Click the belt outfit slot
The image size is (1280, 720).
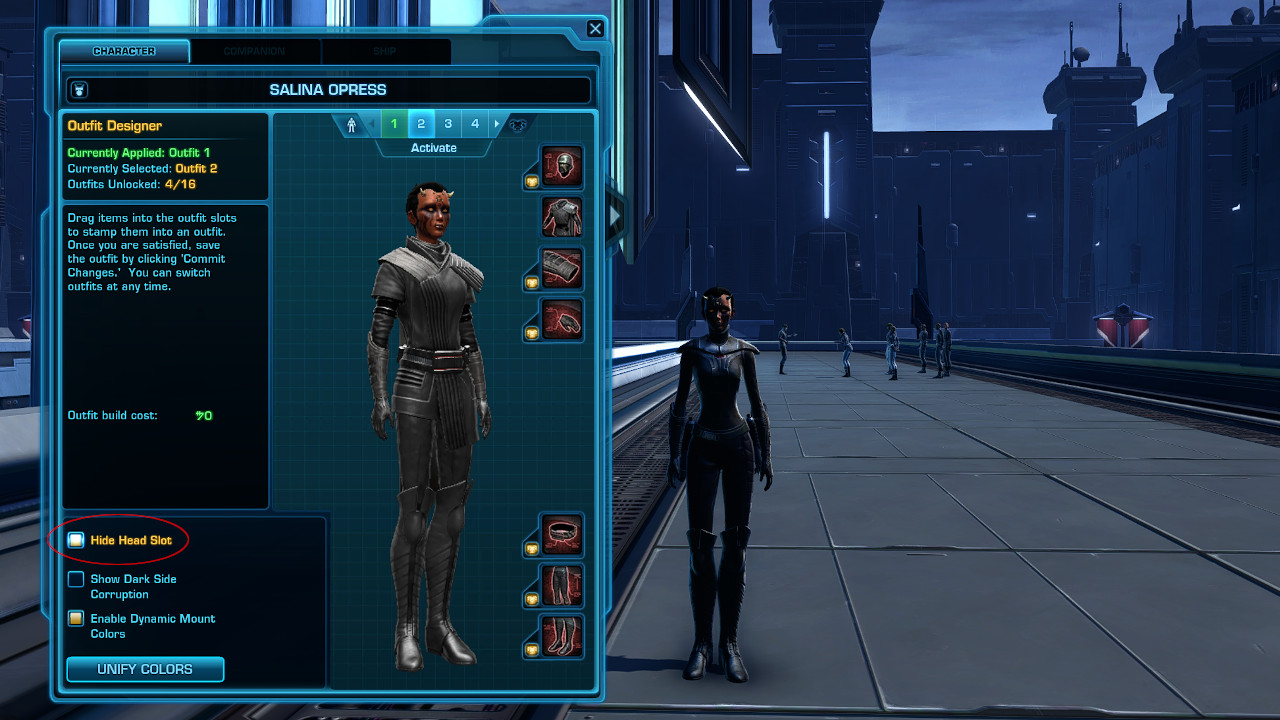[x=560, y=535]
